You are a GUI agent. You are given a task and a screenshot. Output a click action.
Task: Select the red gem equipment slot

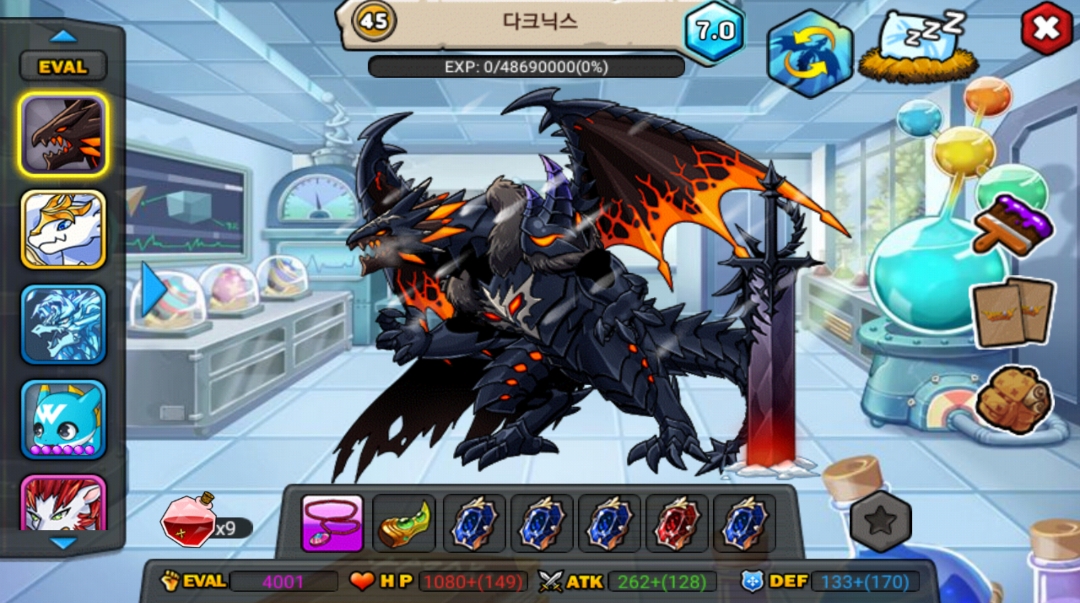677,523
